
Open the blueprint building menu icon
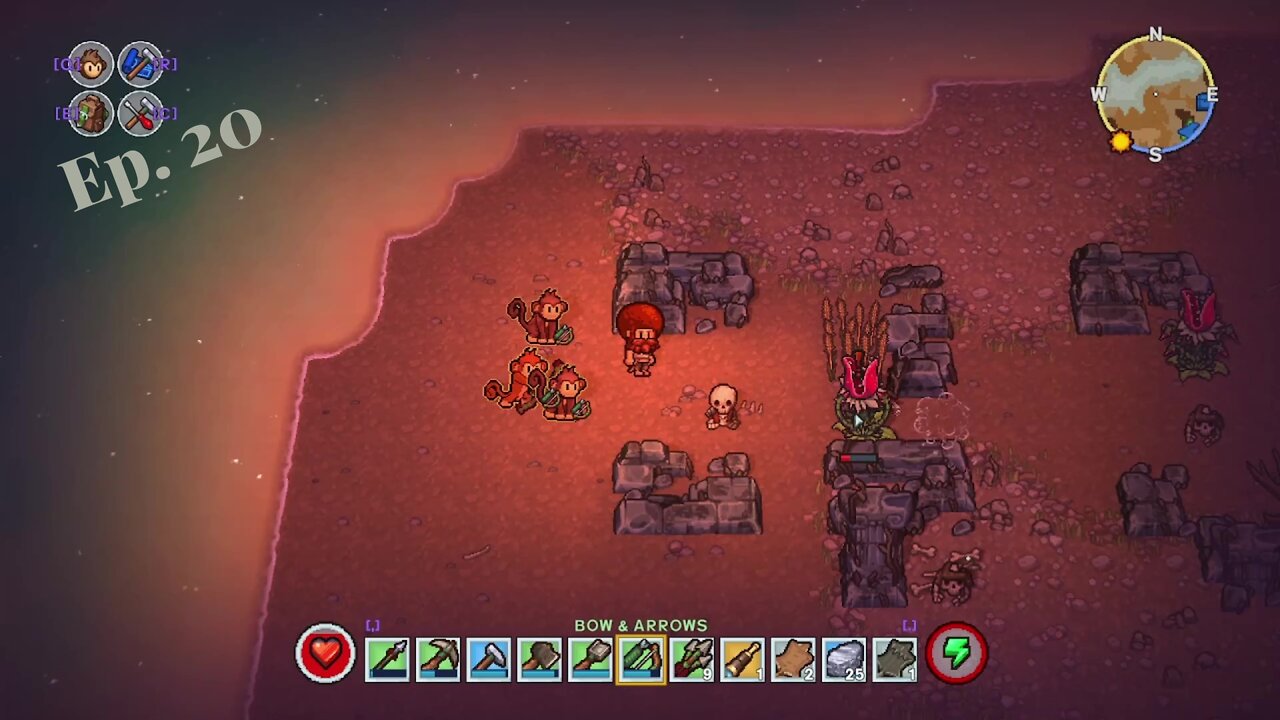tap(140, 65)
